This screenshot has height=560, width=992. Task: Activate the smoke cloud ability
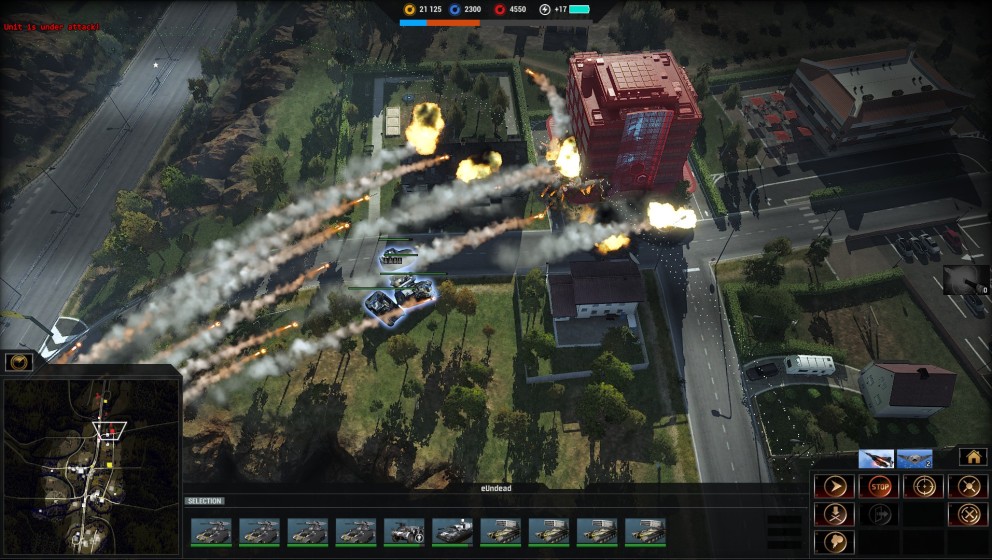point(833,541)
